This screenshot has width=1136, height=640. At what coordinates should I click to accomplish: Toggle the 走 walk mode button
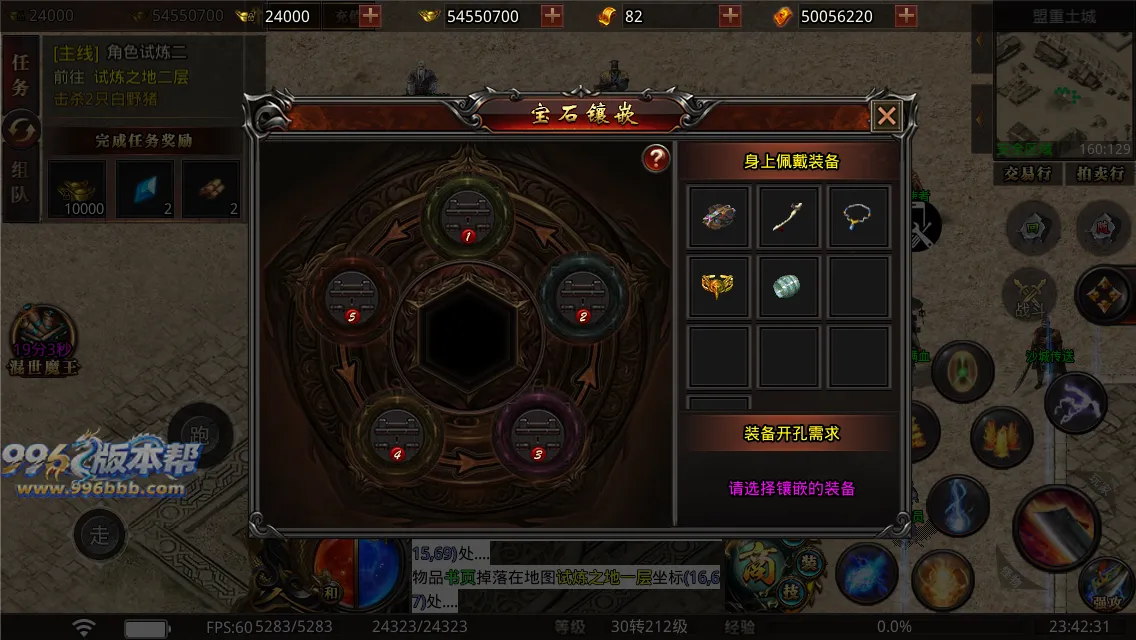coord(100,534)
